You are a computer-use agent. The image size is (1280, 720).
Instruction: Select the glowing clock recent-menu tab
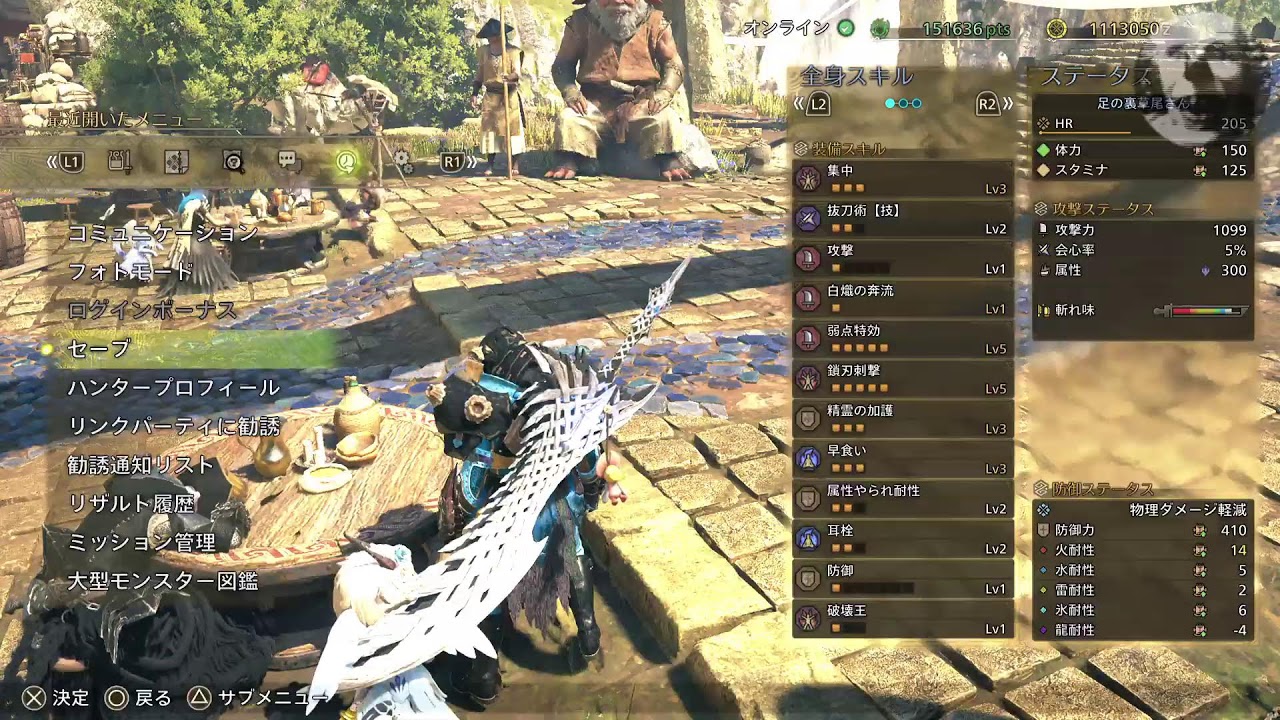[x=345, y=161]
